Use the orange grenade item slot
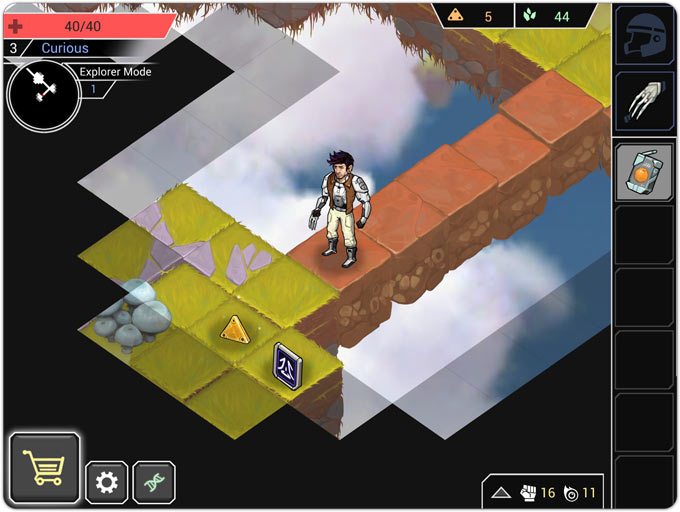 pos(642,172)
